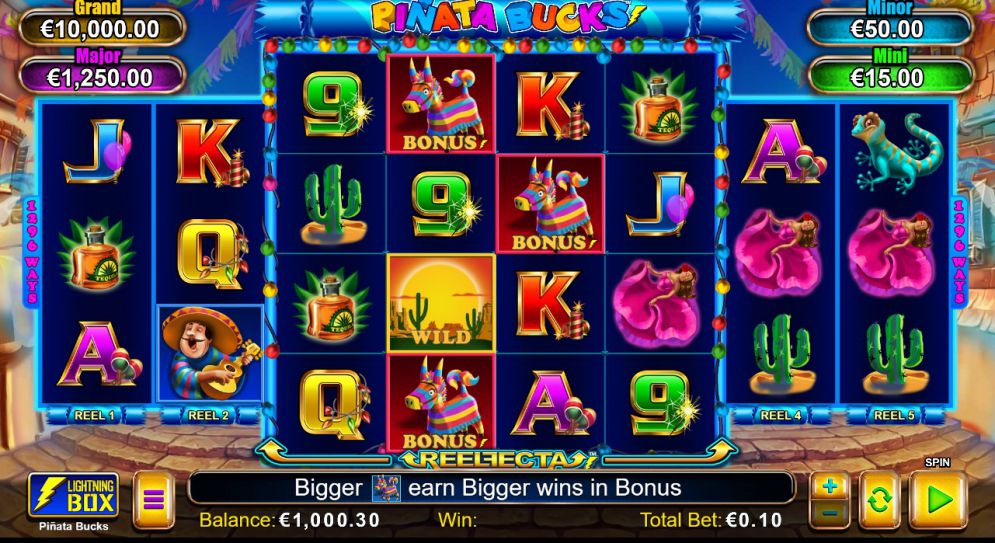Open the purple hamburger menu

153,499
